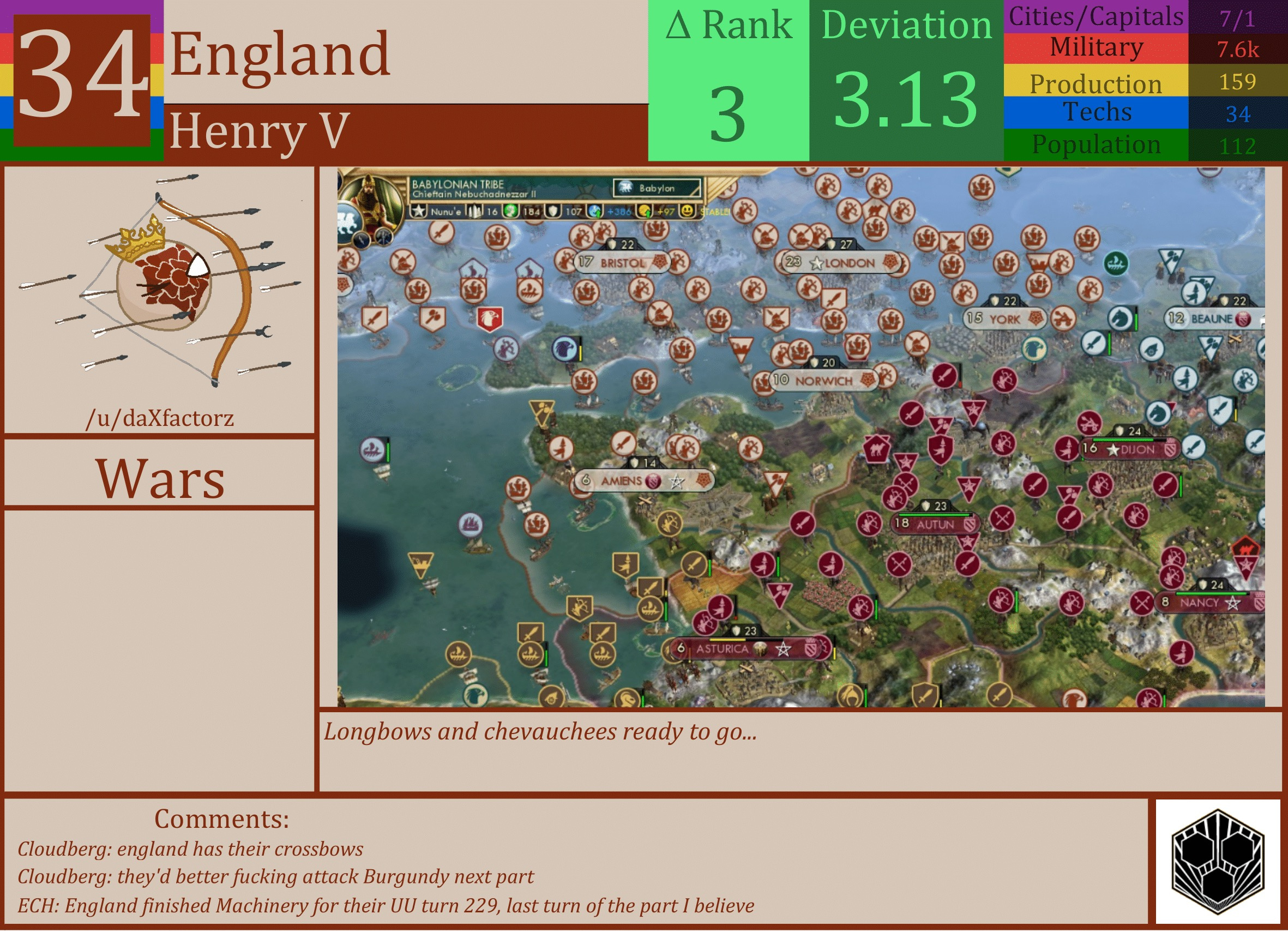
Task: Toggle selection of the green galley near Beaune
Action: pos(1116,263)
